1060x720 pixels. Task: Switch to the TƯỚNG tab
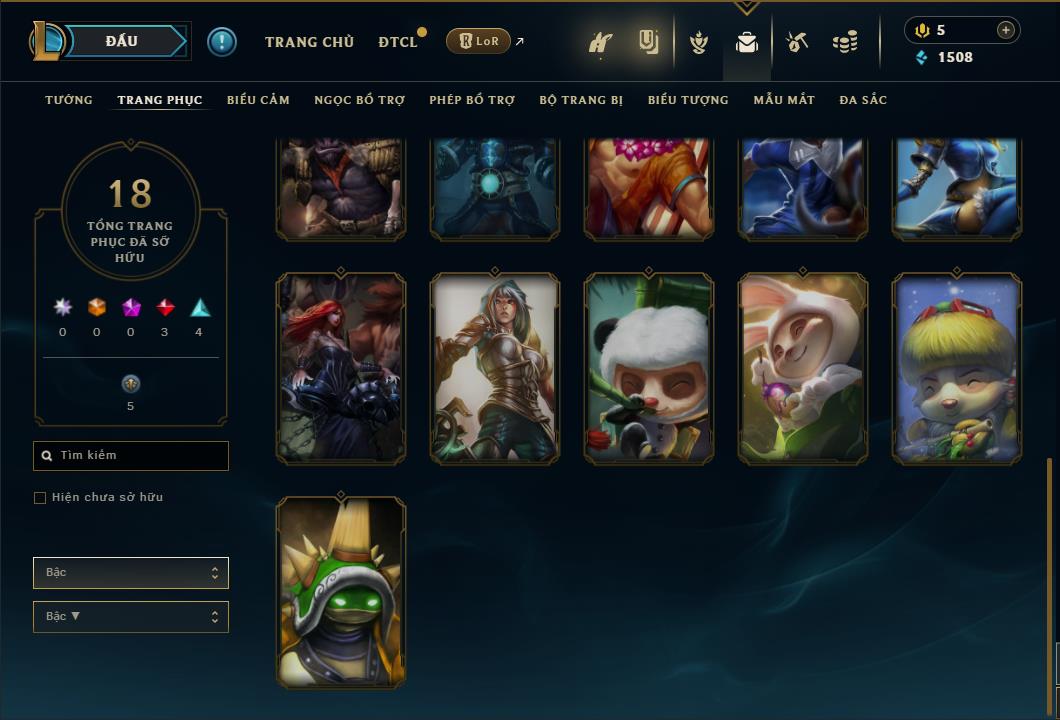tap(69, 100)
